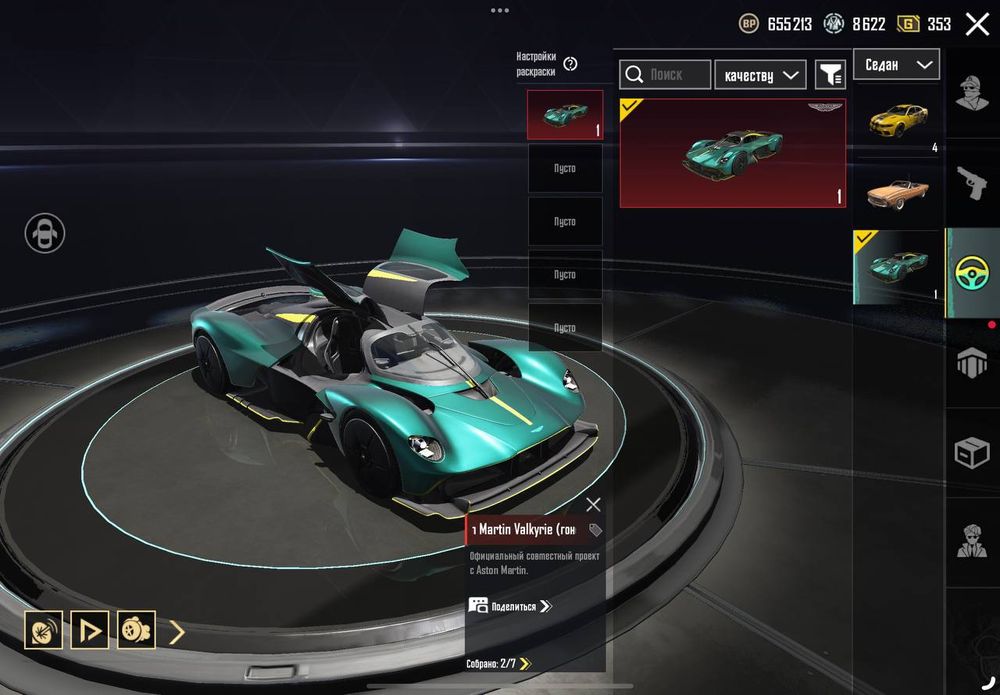This screenshot has width=1000, height=695.
Task: Select the large Aston Martin Valkyrie card
Action: pyautogui.click(x=732, y=153)
